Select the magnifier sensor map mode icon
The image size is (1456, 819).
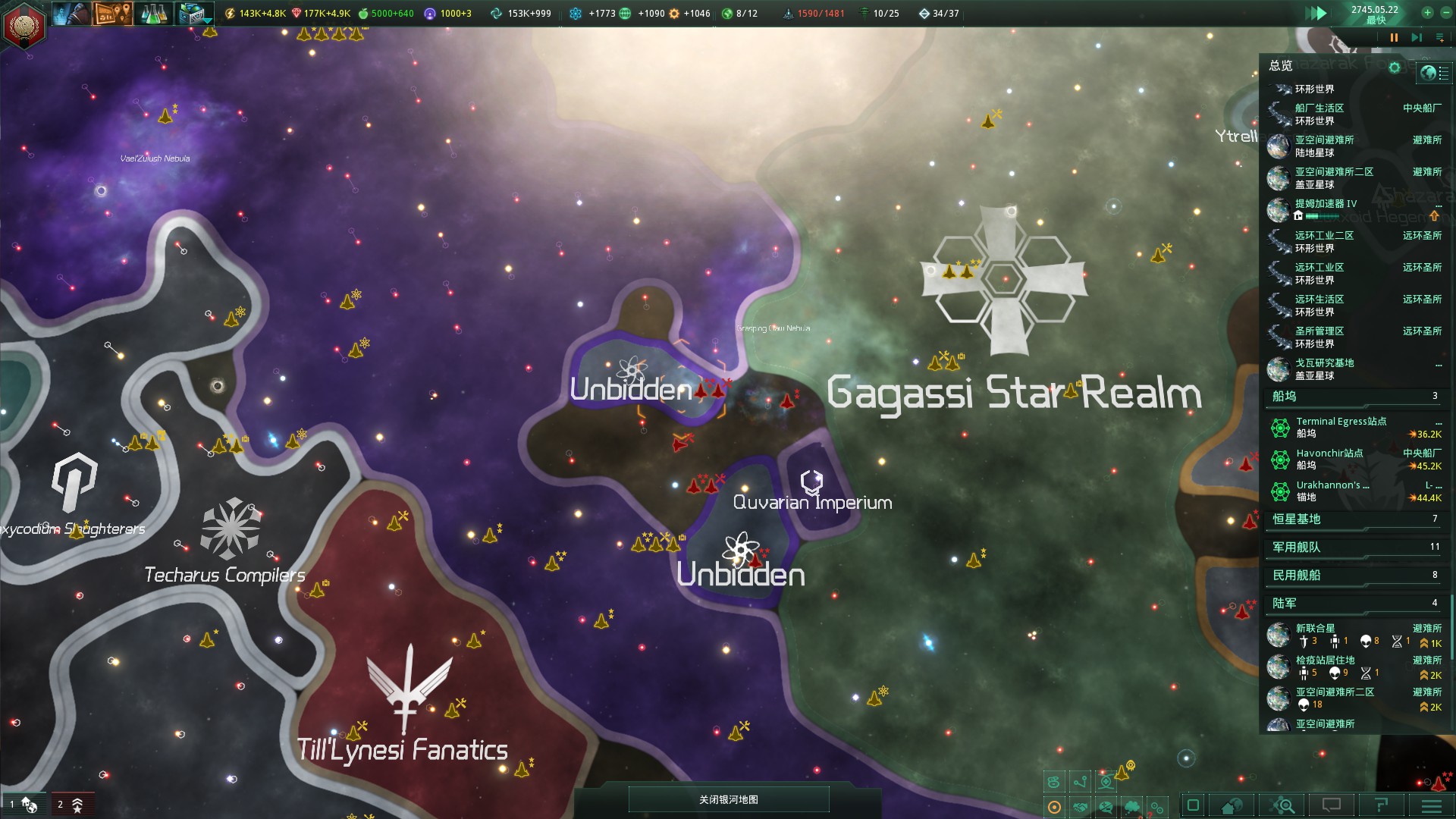pyautogui.click(x=1282, y=805)
